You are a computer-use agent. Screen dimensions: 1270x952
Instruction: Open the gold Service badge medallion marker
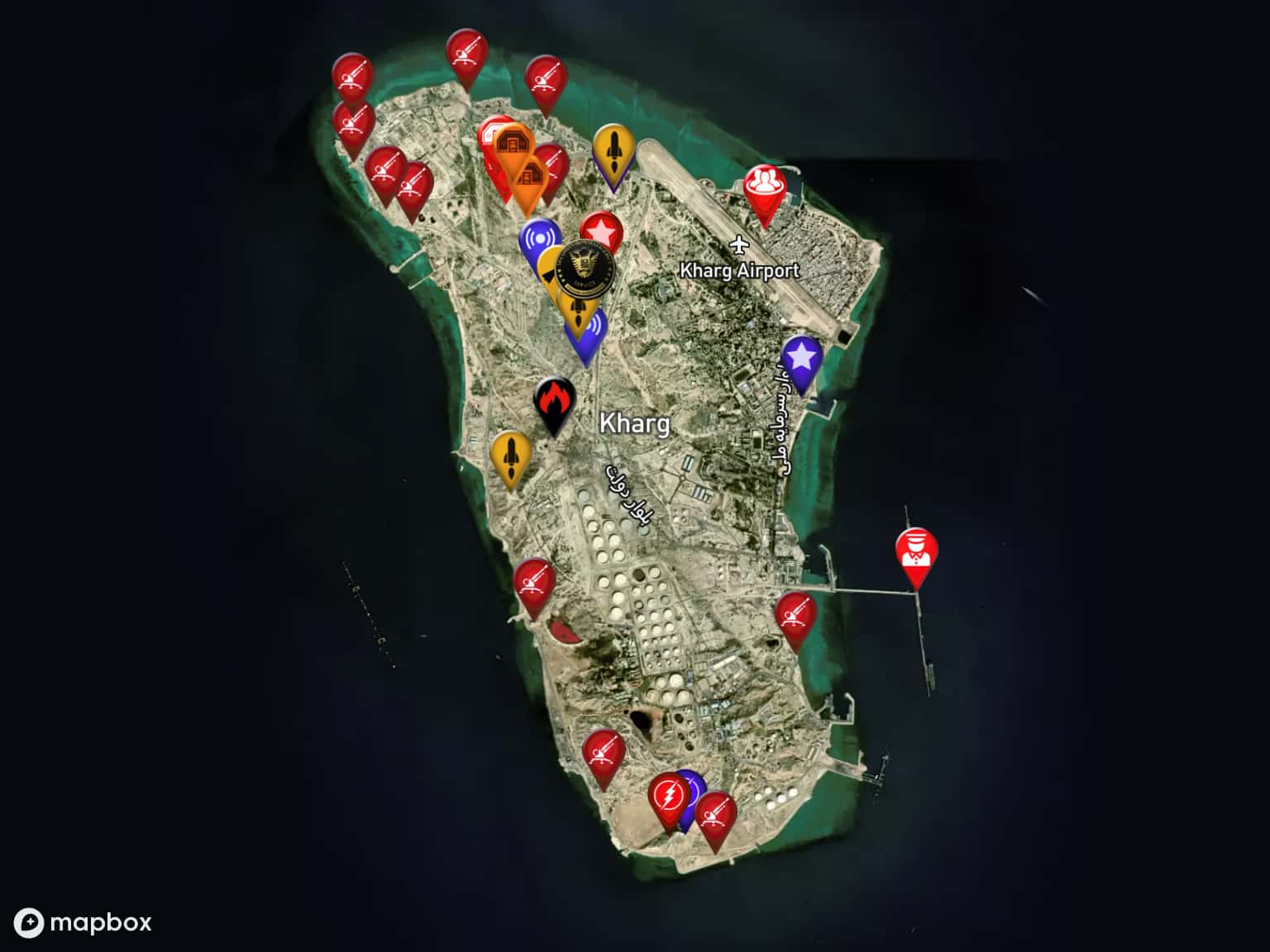pyautogui.click(x=585, y=267)
